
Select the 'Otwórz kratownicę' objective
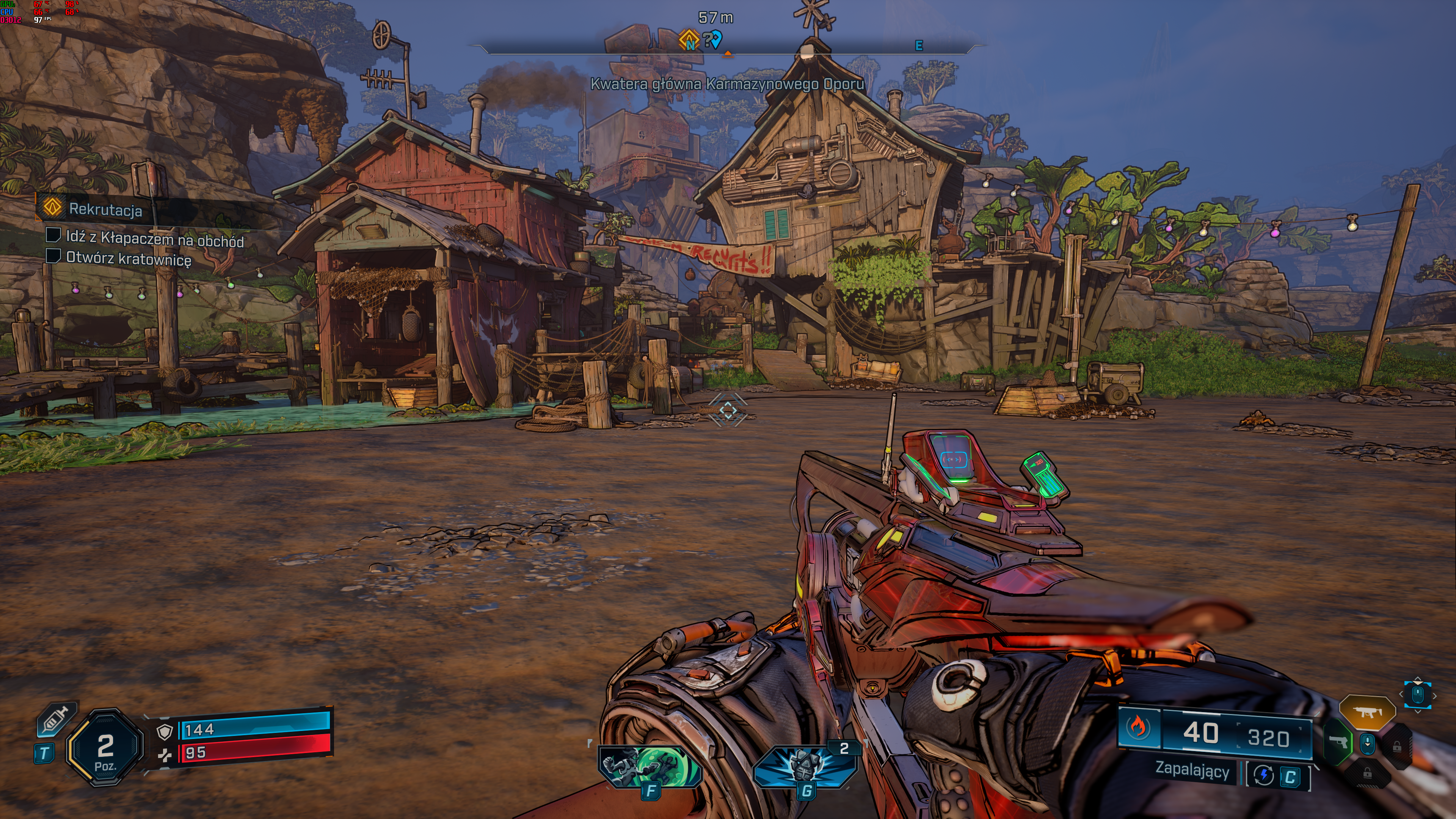pyautogui.click(x=128, y=259)
